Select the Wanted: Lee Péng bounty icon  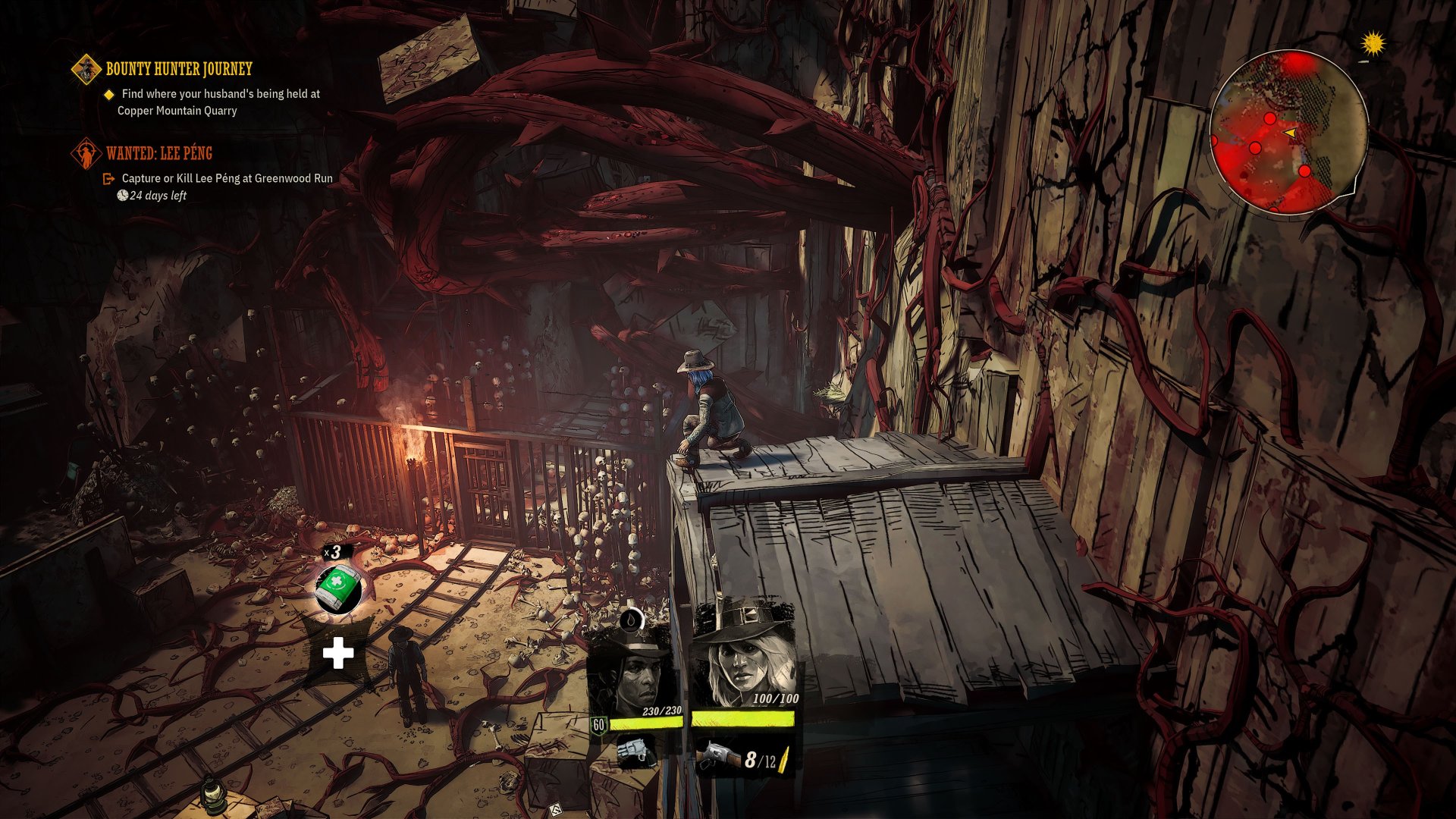point(88,152)
